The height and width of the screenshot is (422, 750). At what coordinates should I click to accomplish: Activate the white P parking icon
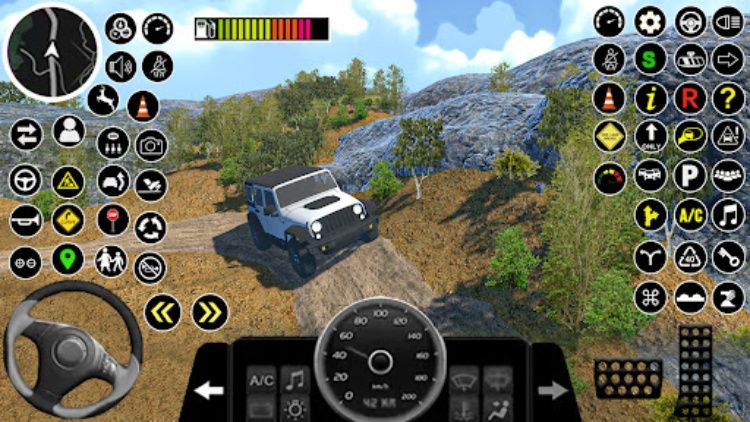[689, 176]
